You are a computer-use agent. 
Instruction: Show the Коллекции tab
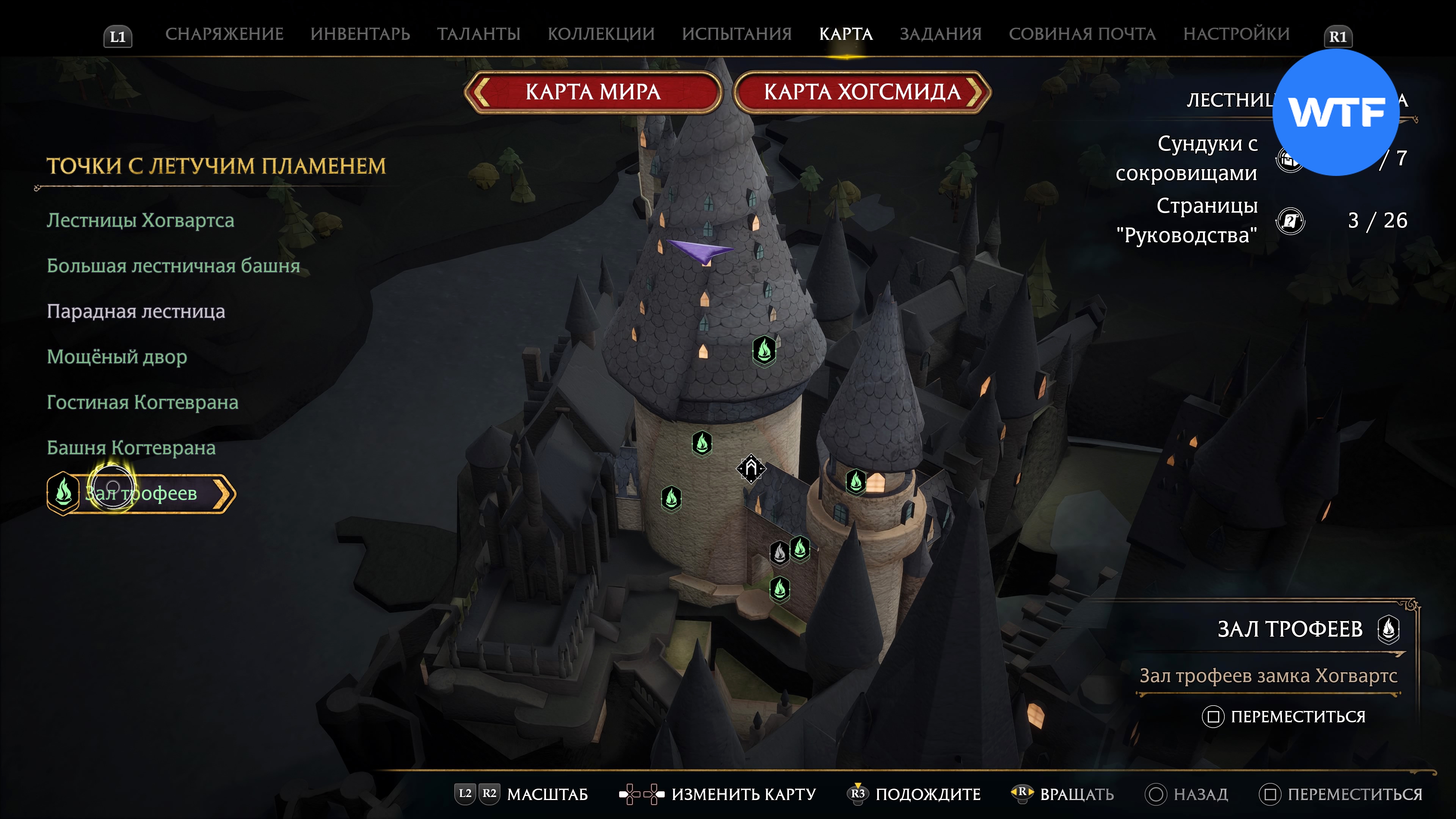point(601,34)
